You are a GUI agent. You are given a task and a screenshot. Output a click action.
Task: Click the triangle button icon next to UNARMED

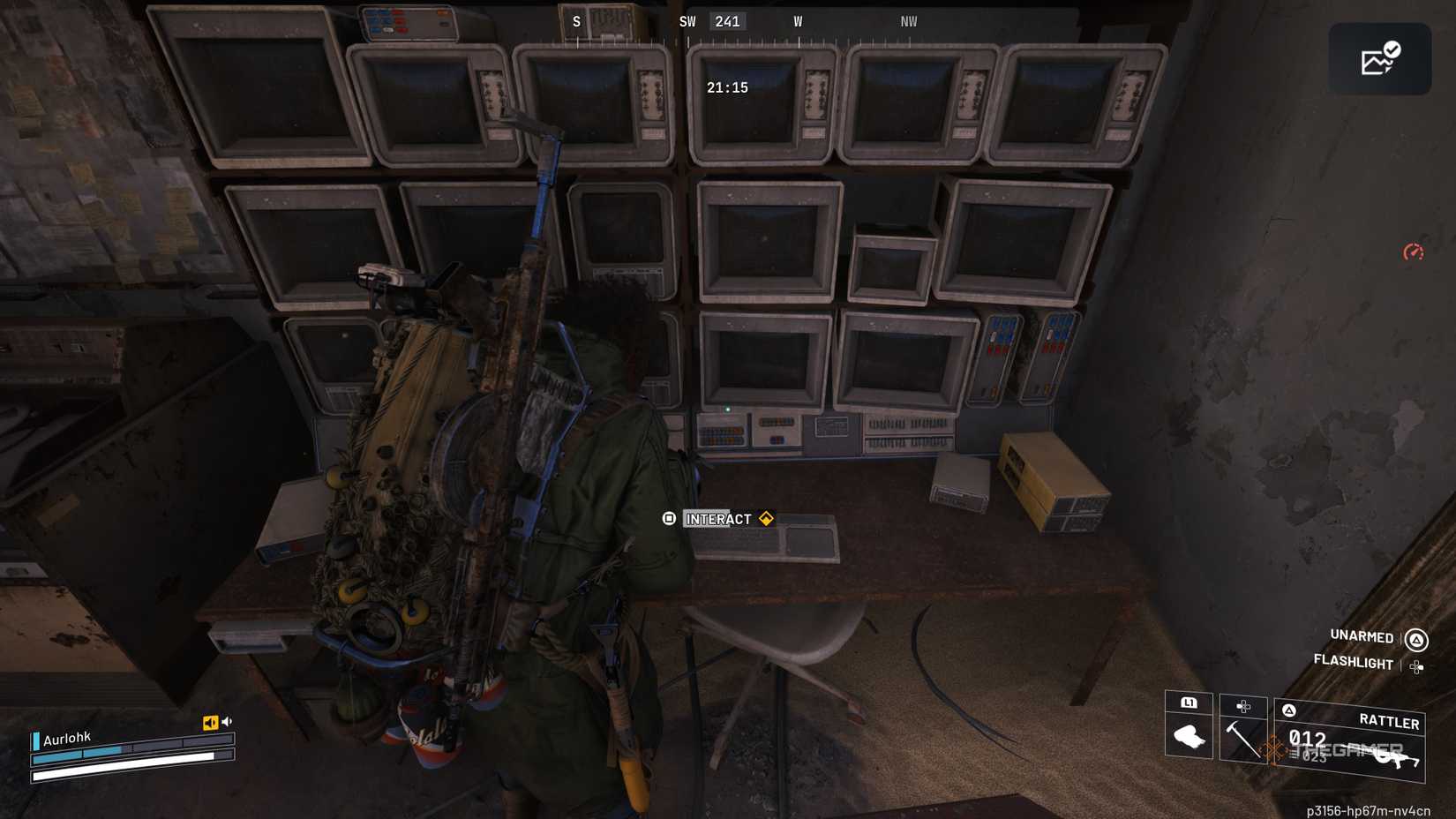(x=1415, y=638)
